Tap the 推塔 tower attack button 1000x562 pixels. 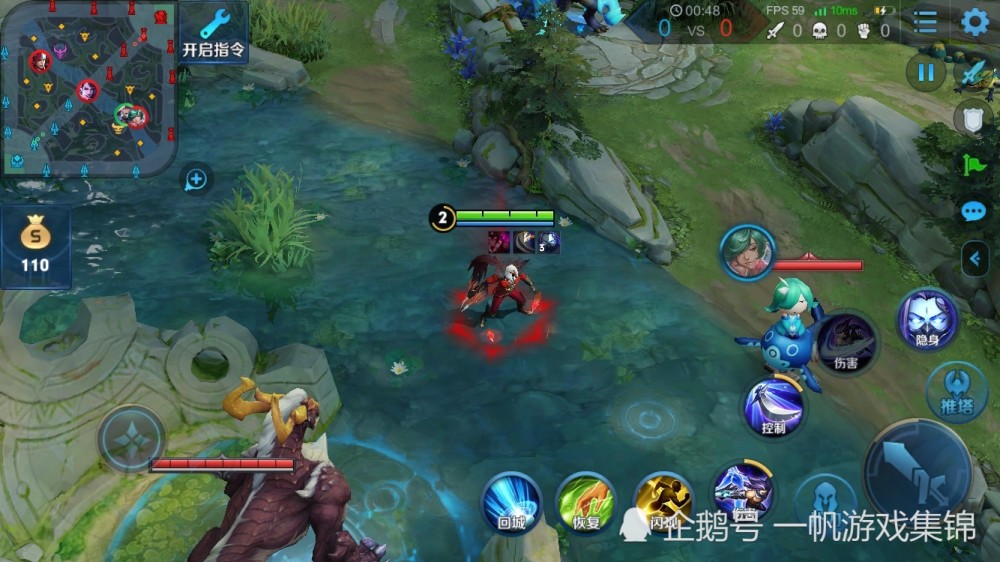tap(957, 390)
